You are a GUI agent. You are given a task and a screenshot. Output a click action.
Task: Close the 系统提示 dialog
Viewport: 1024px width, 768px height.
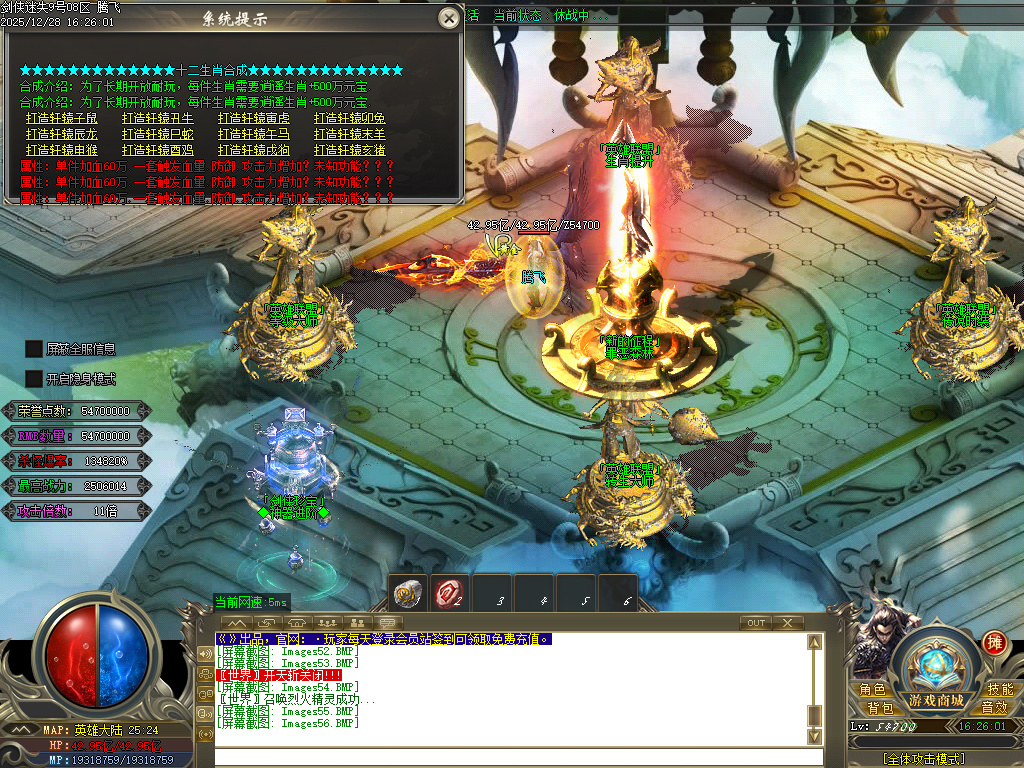449,18
